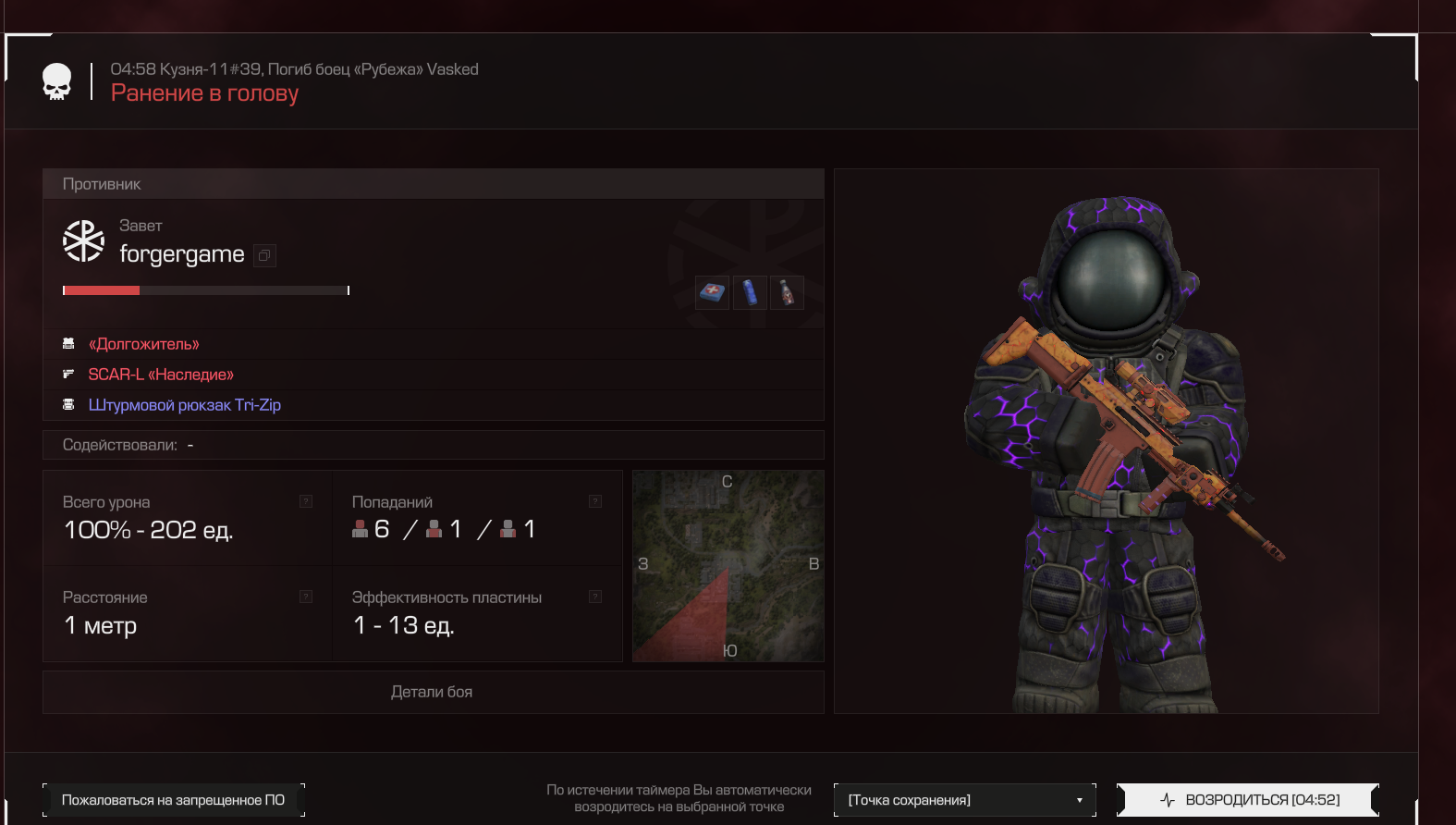Show the Эффективность пластины help tooltip icon
Image resolution: width=1456 pixels, height=825 pixels.
coord(595,597)
